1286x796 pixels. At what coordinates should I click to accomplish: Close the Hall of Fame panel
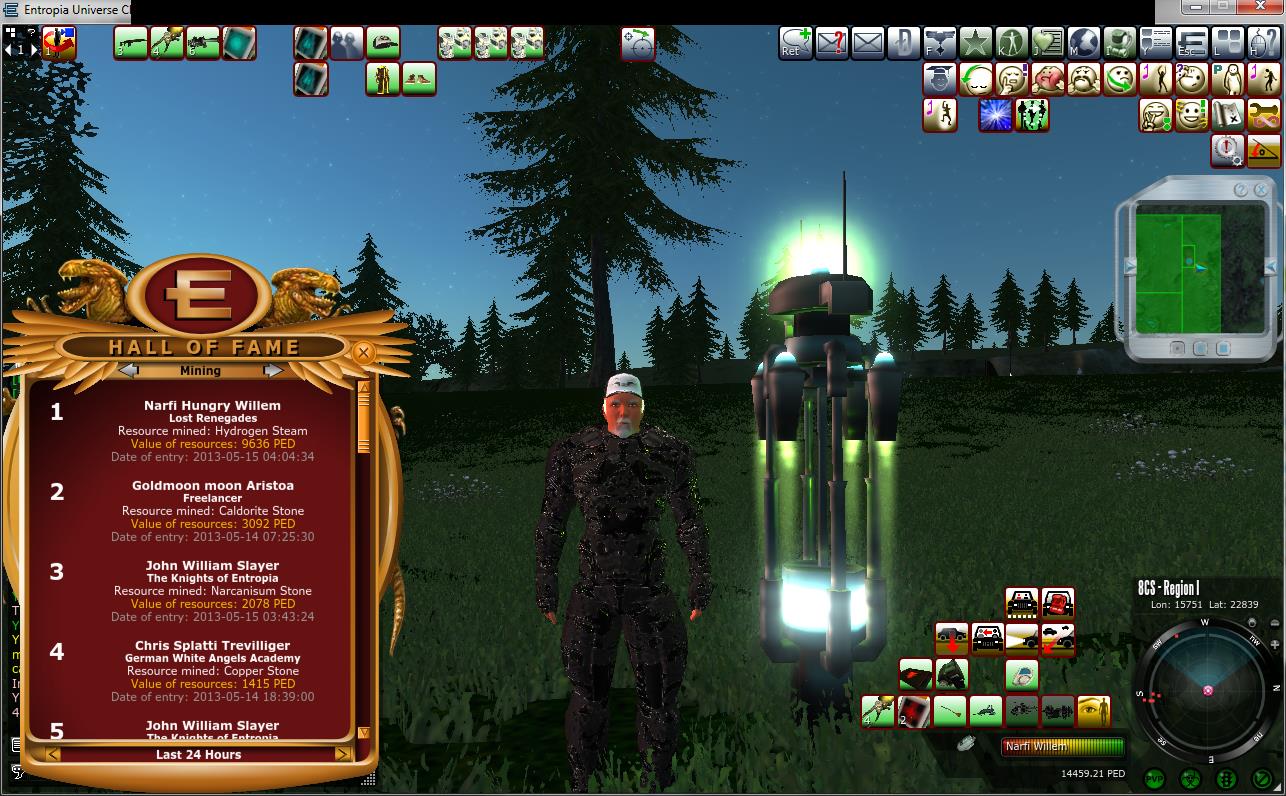363,352
